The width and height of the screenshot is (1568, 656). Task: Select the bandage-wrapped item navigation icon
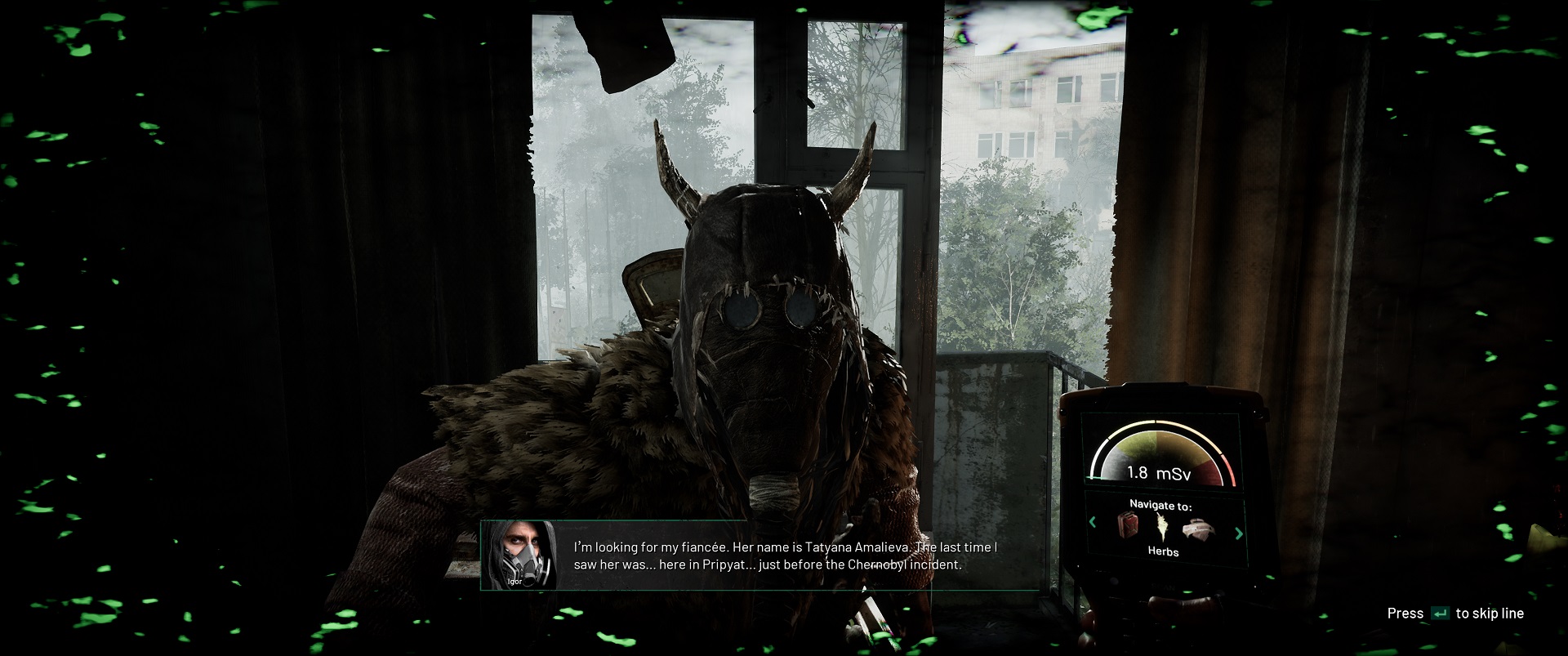click(x=1196, y=529)
